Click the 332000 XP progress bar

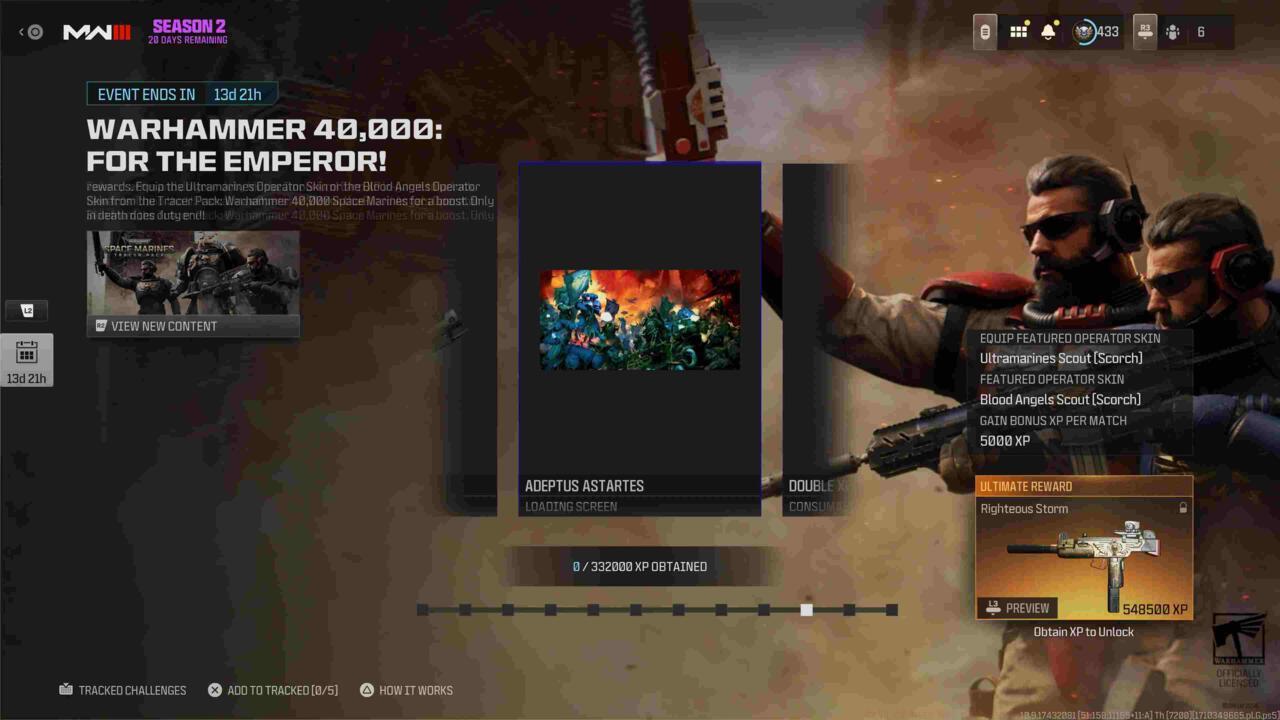640,566
